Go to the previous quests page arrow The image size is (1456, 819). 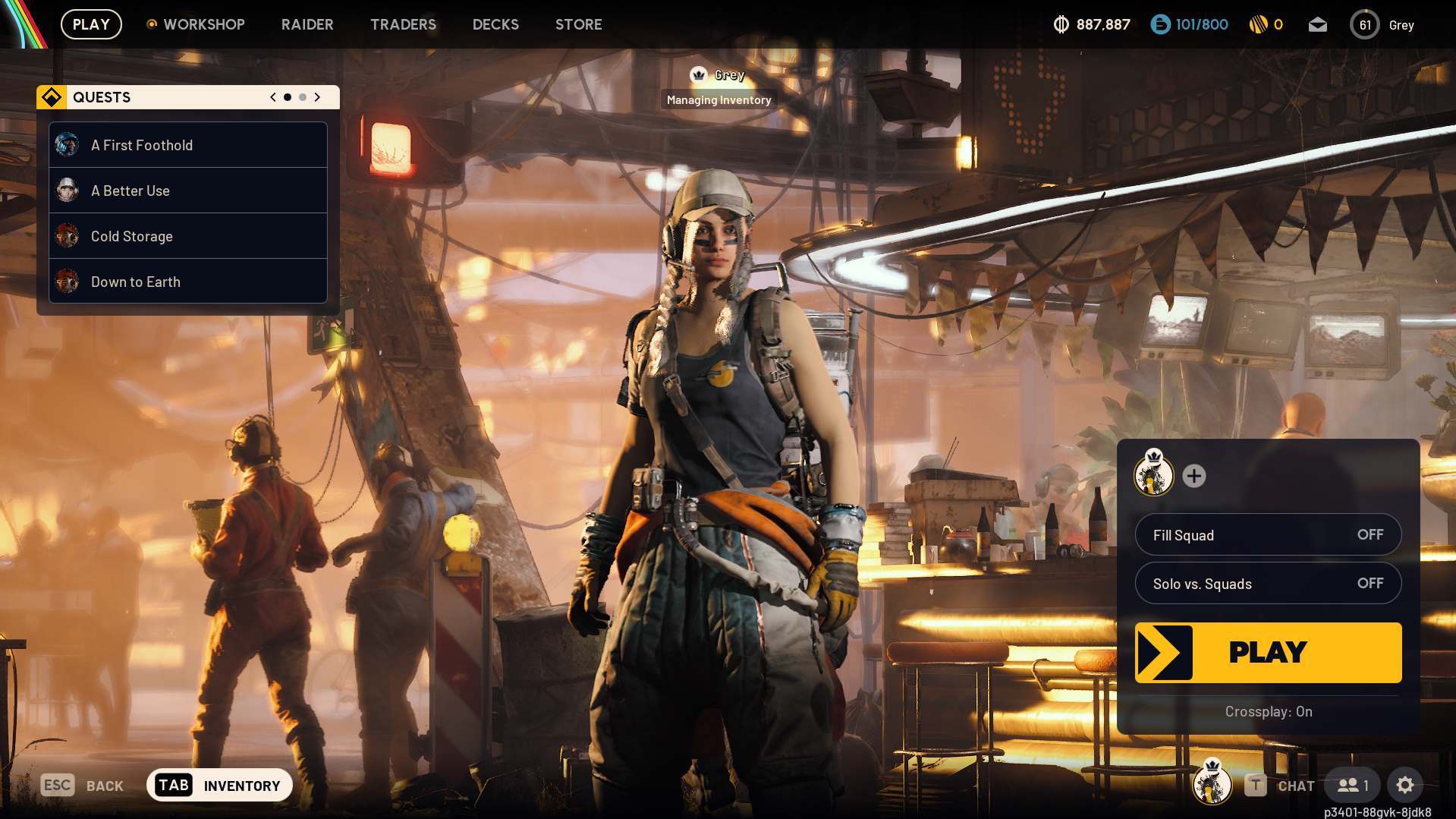(x=273, y=97)
